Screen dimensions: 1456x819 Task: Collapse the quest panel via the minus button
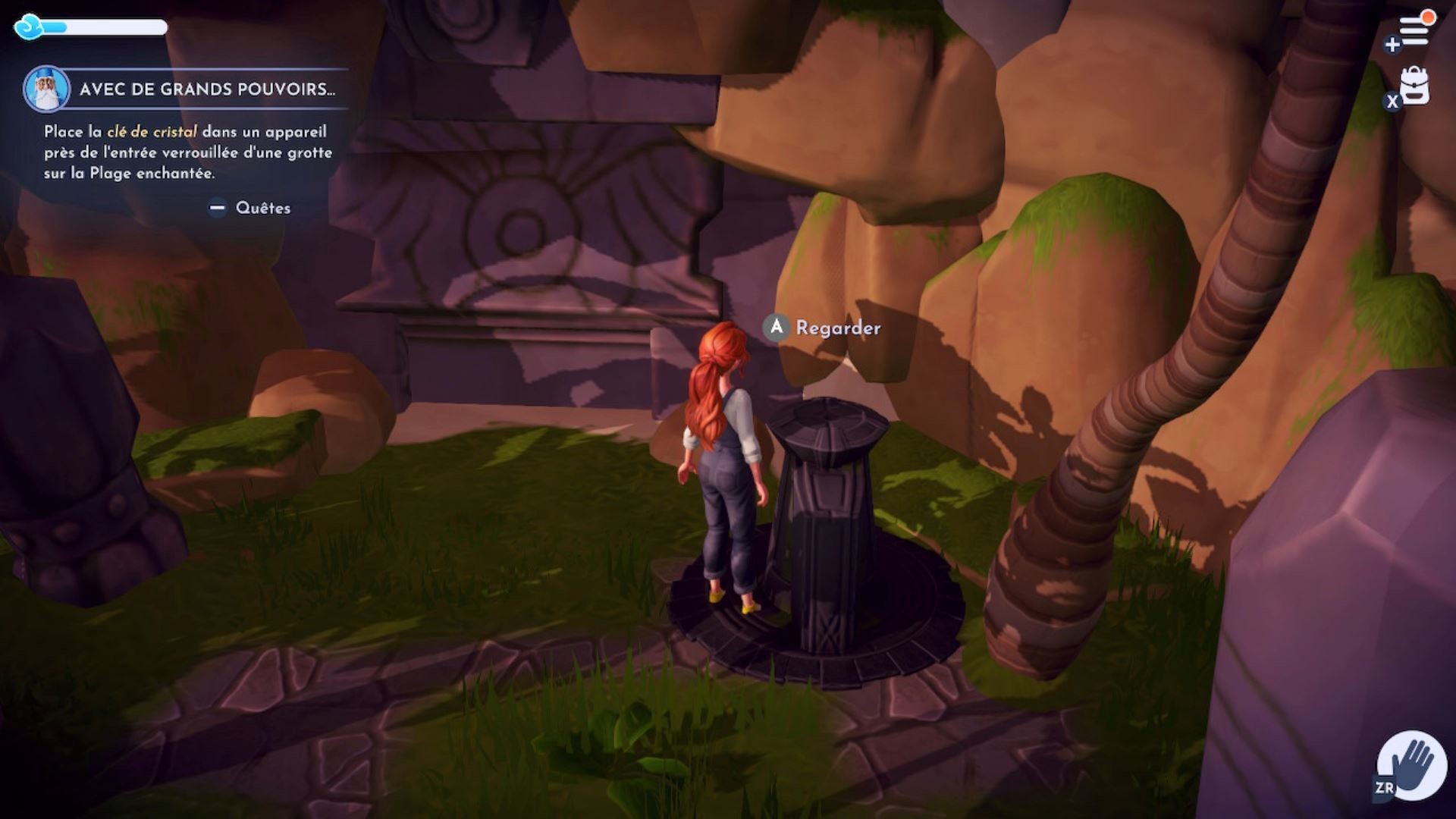(217, 206)
